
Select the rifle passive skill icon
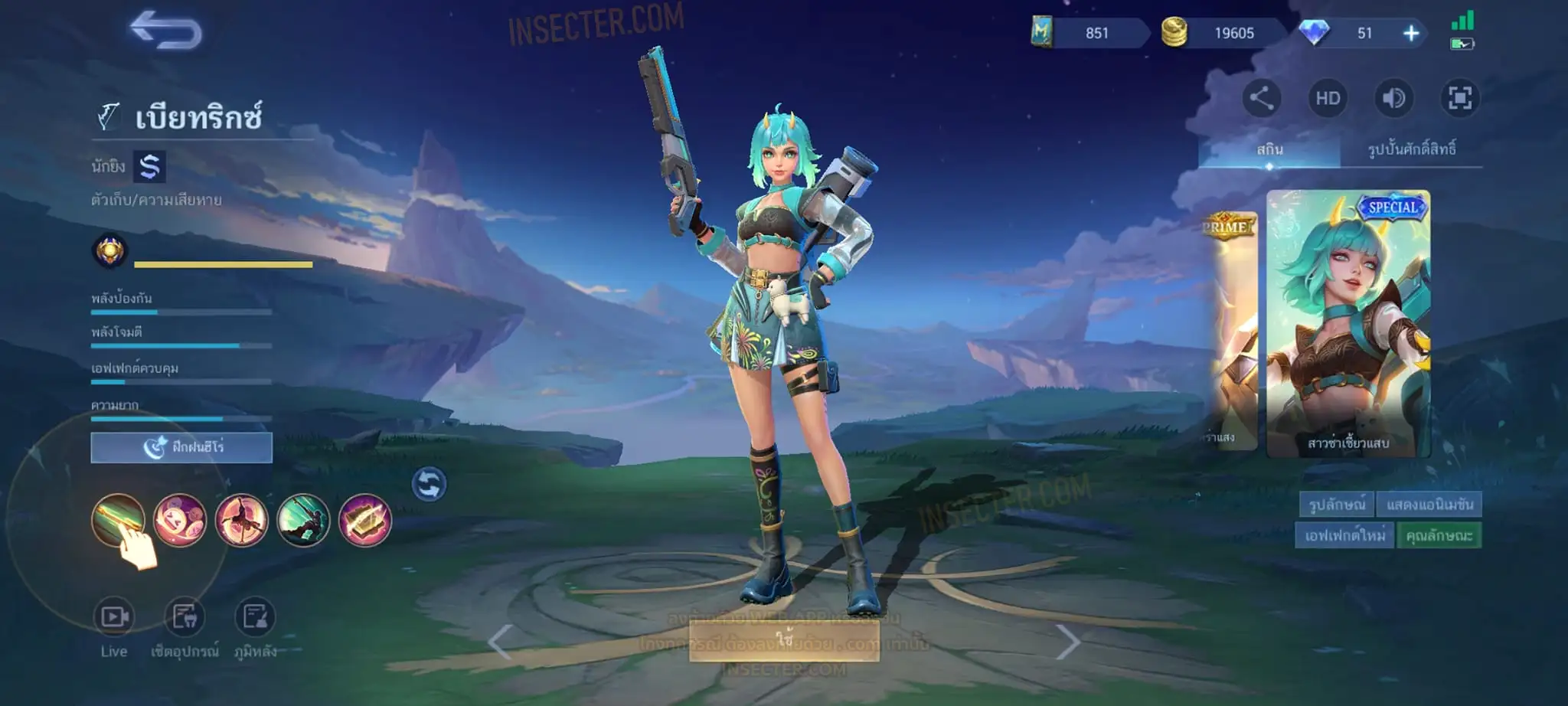coord(118,520)
